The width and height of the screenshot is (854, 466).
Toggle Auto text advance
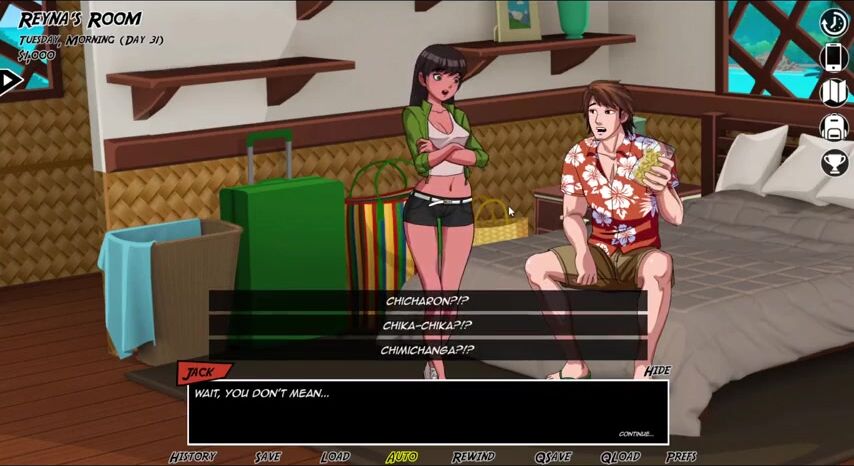[x=402, y=457]
